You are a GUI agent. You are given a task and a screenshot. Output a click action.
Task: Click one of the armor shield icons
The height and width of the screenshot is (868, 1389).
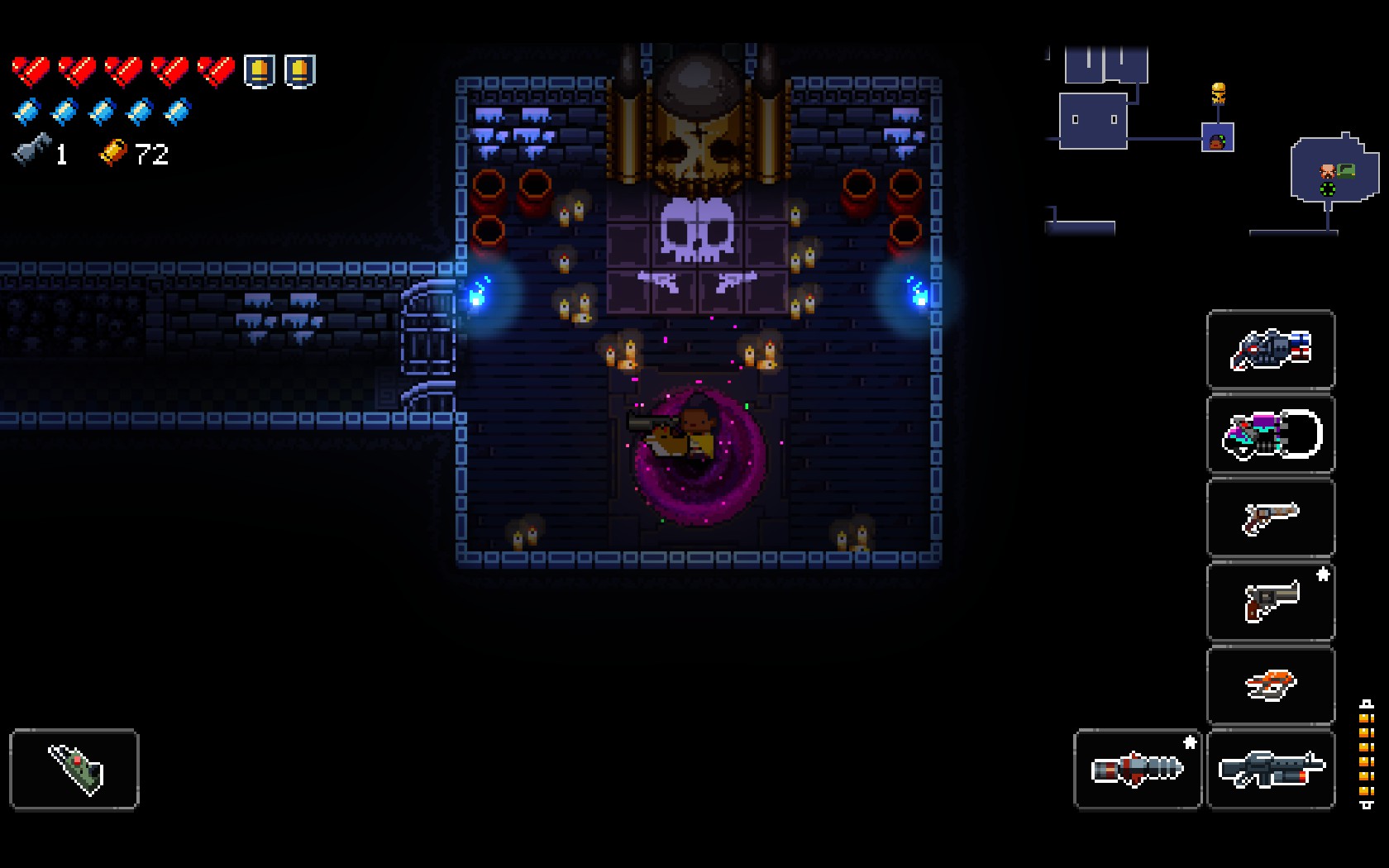tap(259, 69)
